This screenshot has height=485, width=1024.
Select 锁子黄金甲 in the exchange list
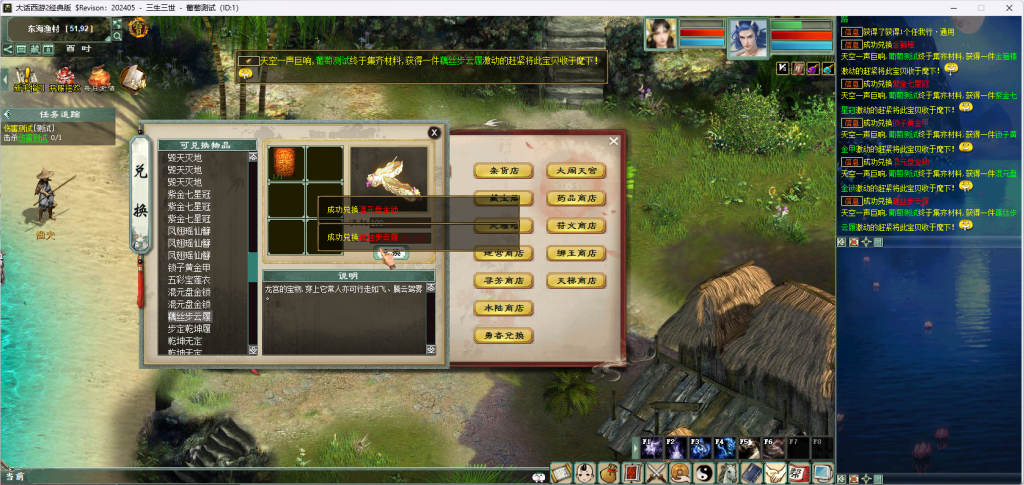[x=189, y=268]
